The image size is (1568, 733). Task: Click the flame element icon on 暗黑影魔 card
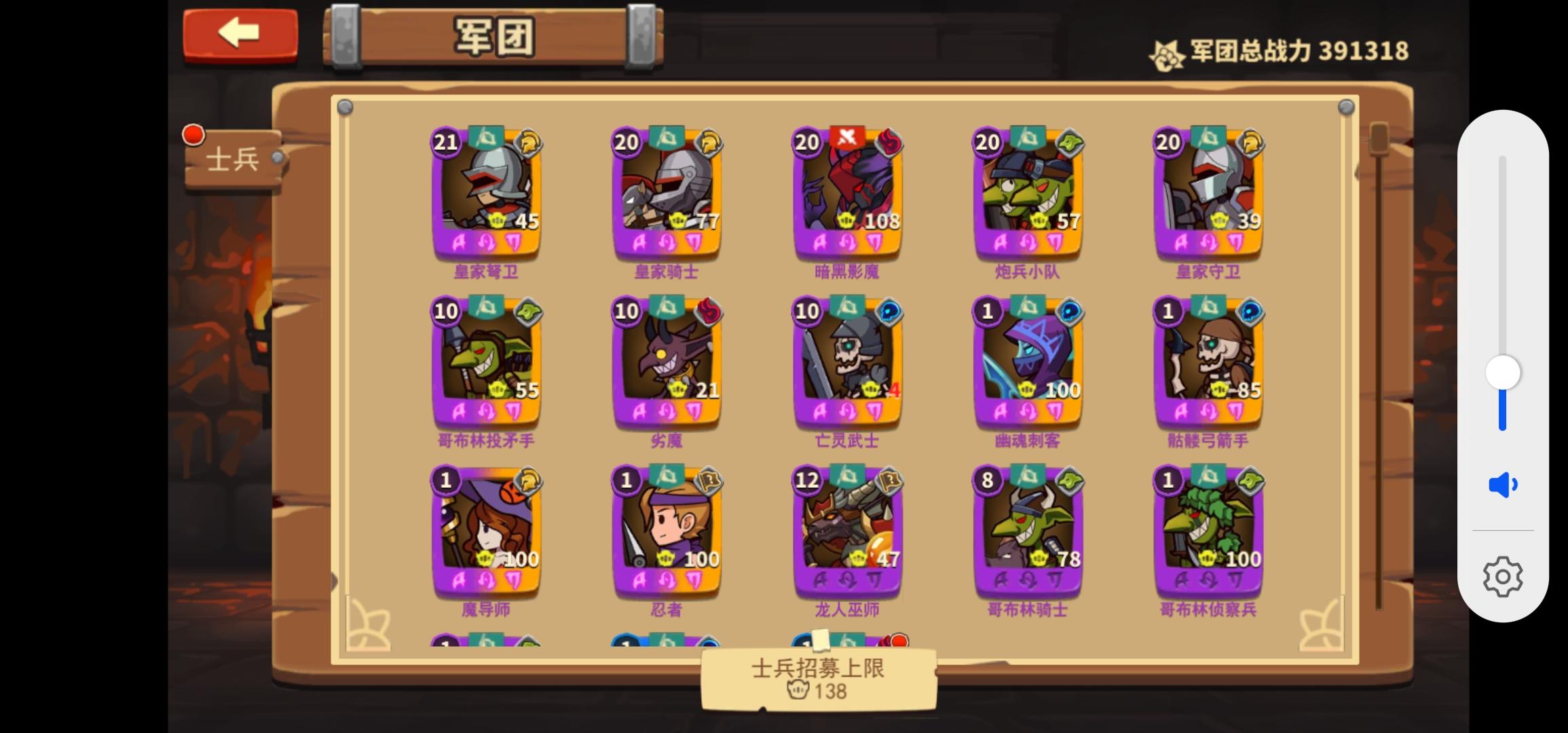click(889, 141)
